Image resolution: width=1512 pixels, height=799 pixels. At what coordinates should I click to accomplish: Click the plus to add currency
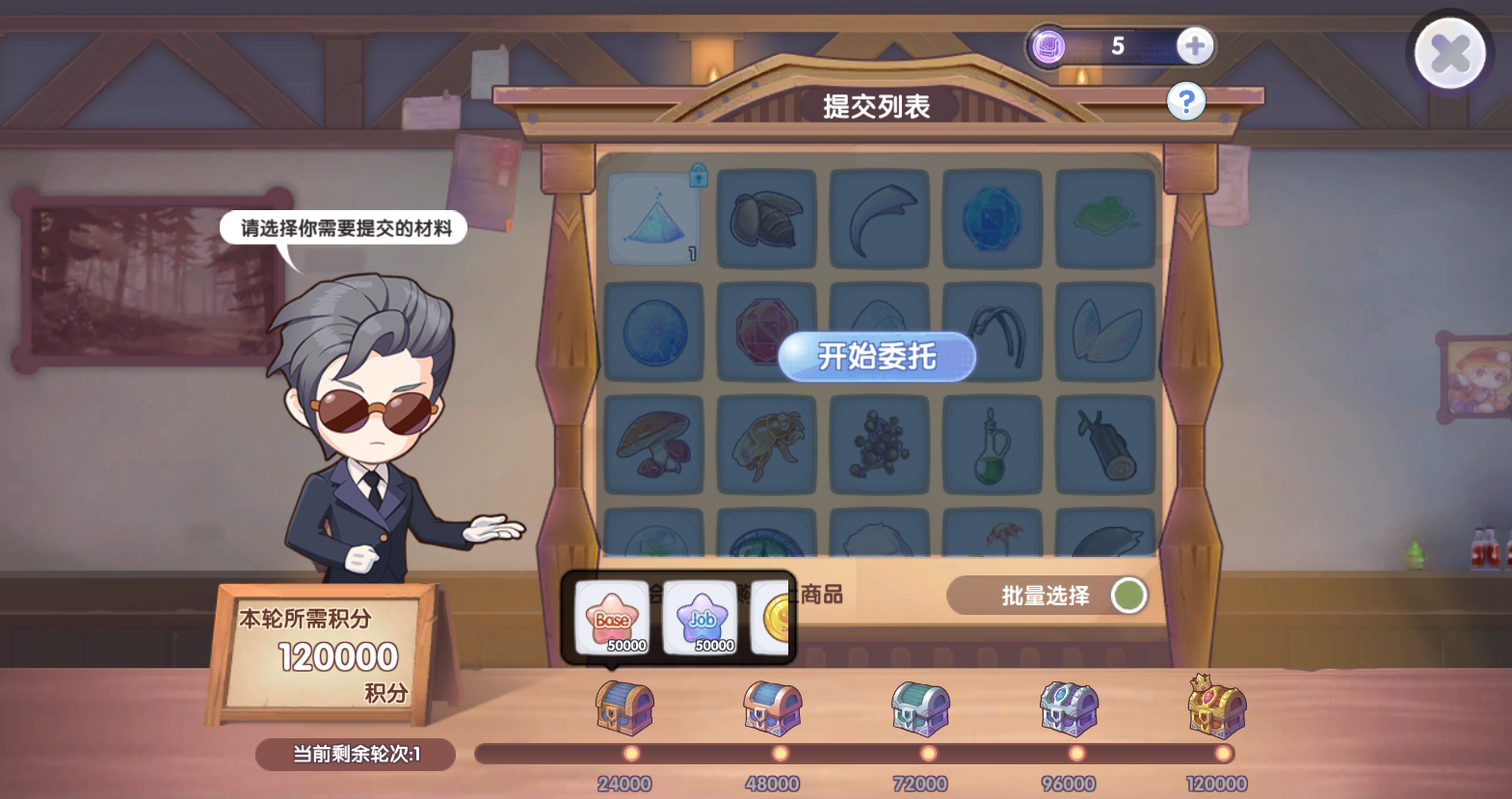[x=1193, y=44]
